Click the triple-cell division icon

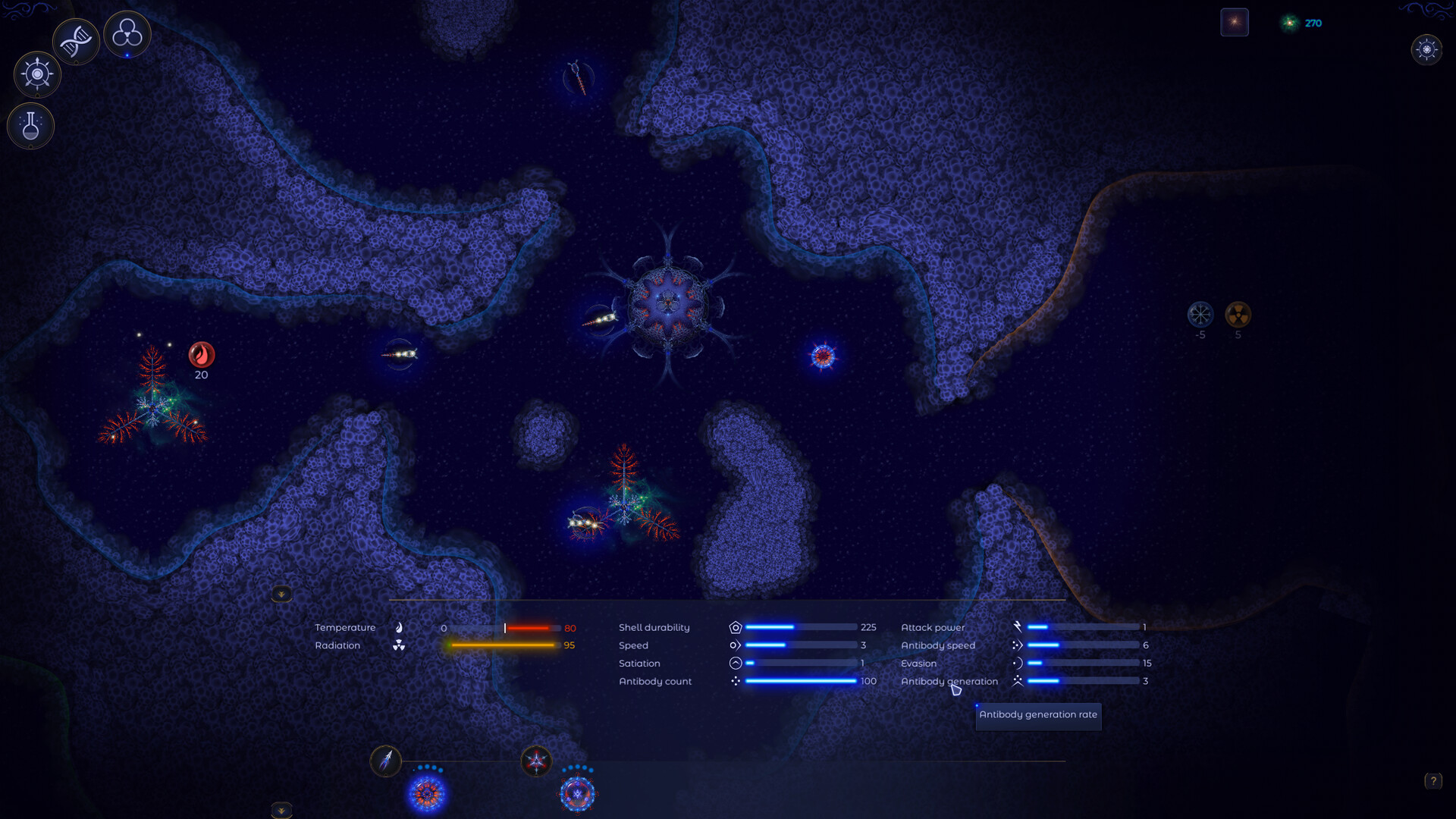[127, 33]
